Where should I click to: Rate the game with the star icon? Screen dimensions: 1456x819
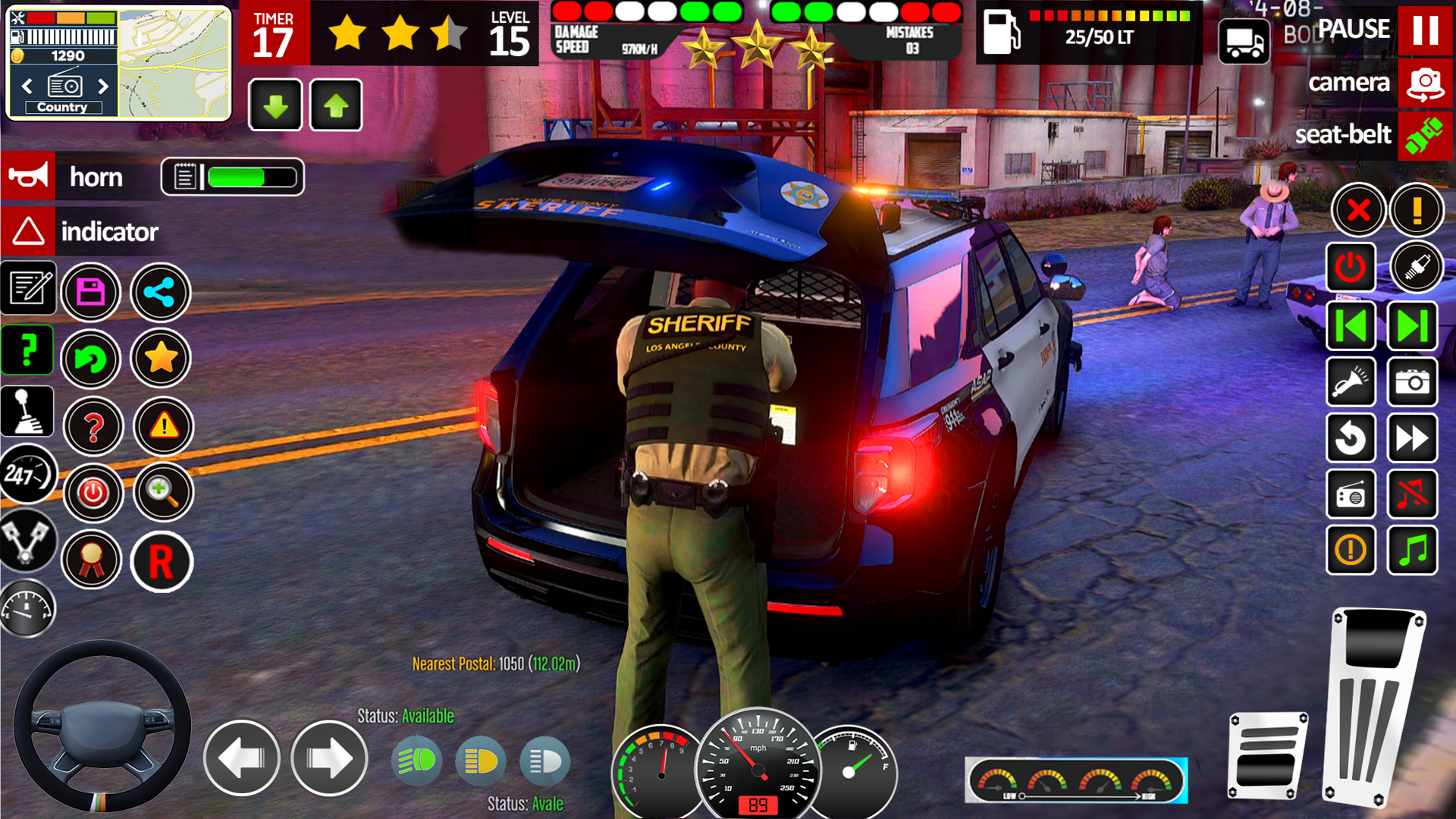(159, 359)
